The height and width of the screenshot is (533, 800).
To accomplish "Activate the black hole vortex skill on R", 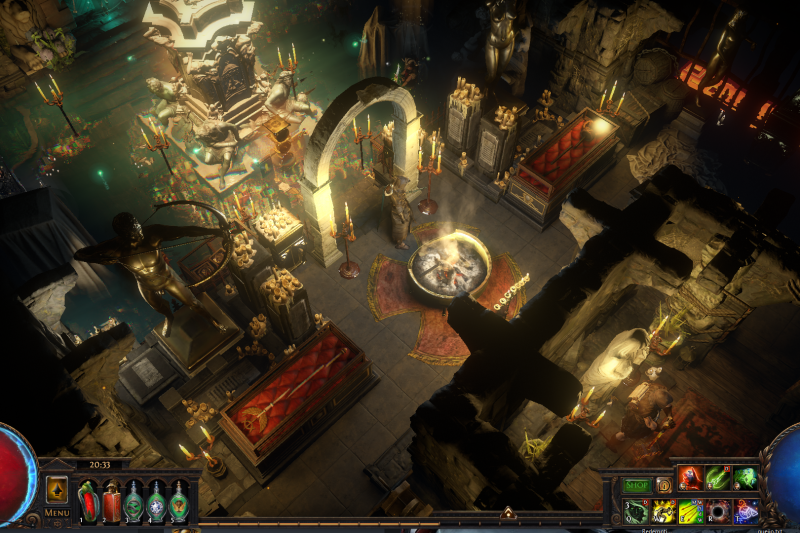I will 718,512.
